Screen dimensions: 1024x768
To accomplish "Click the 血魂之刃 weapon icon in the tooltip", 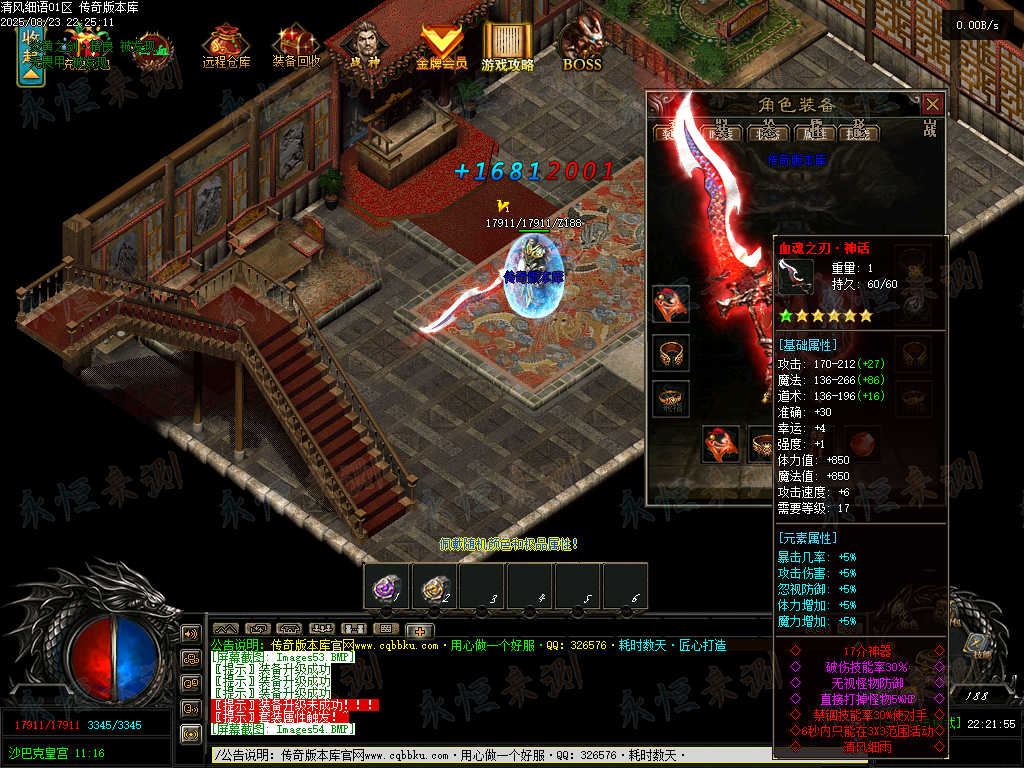I will tap(797, 276).
